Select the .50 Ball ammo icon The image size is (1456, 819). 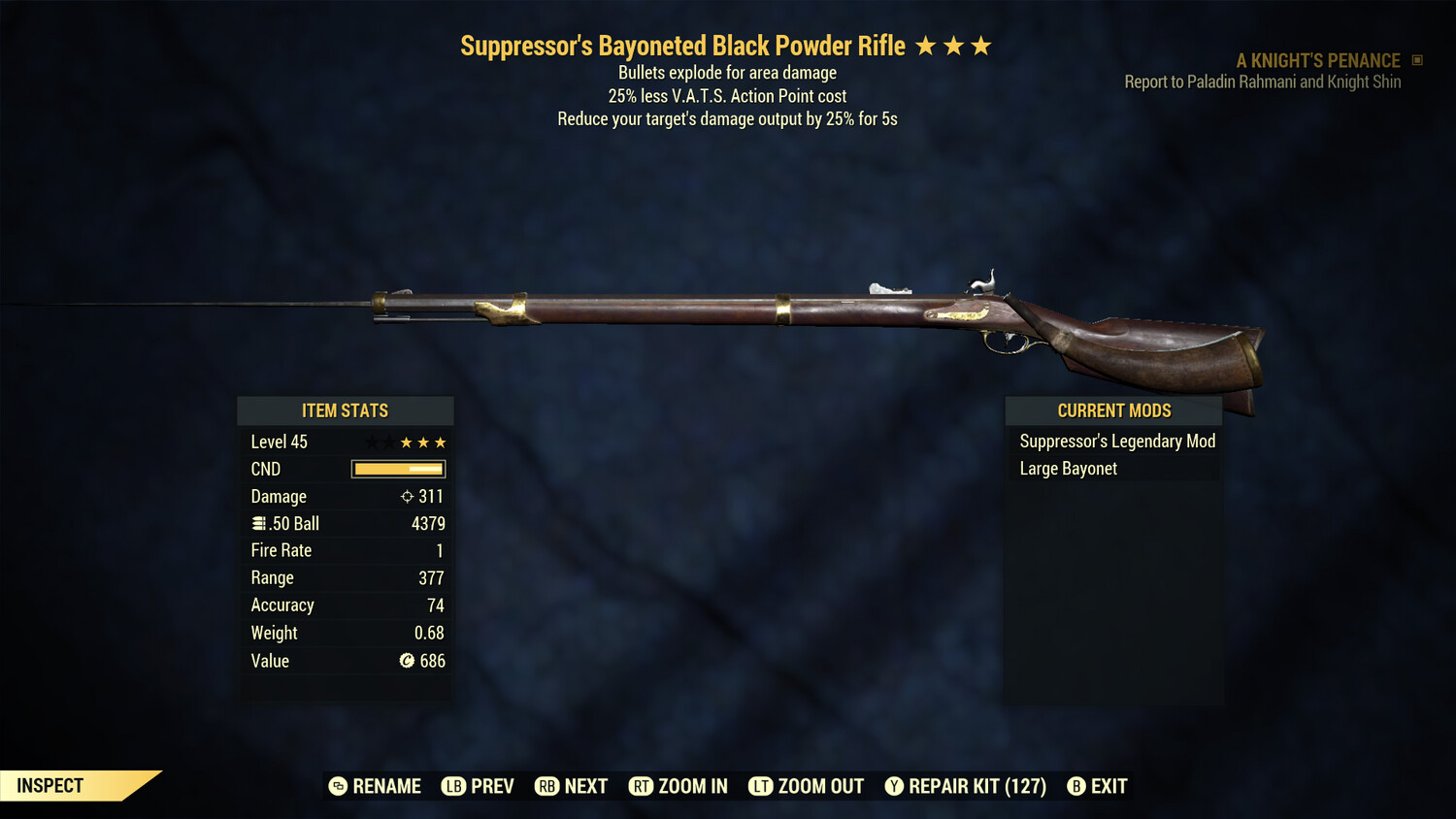258,523
